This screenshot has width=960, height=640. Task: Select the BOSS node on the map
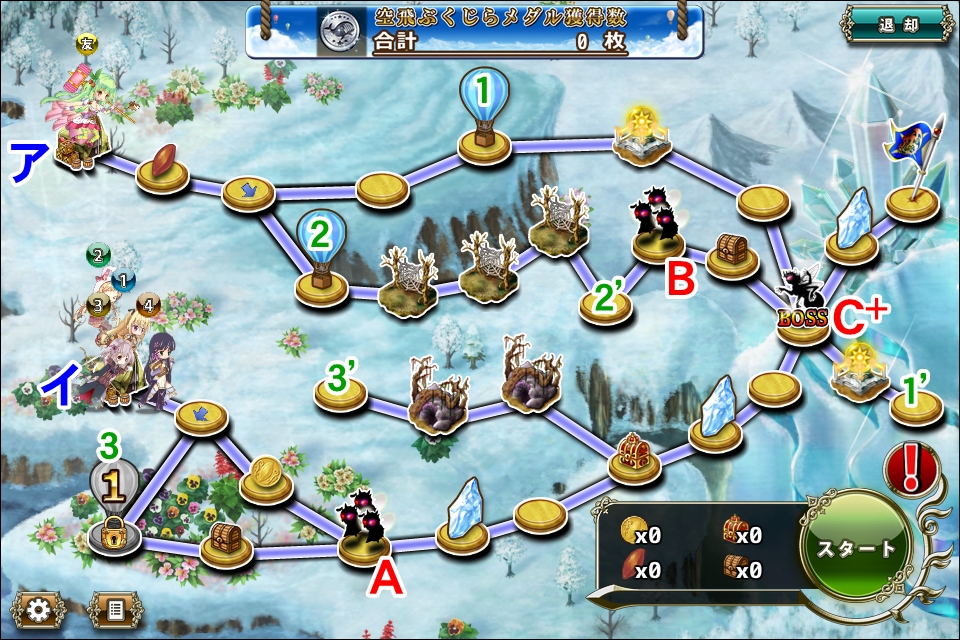pos(805,310)
